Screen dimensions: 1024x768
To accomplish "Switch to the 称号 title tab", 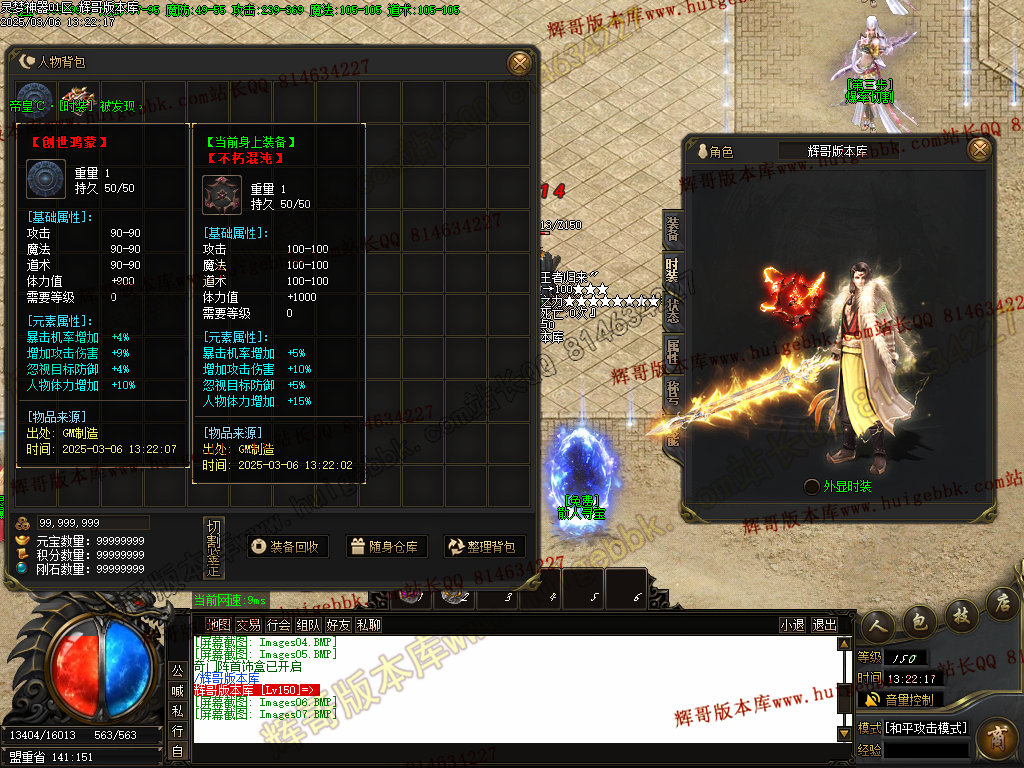I will [x=673, y=390].
